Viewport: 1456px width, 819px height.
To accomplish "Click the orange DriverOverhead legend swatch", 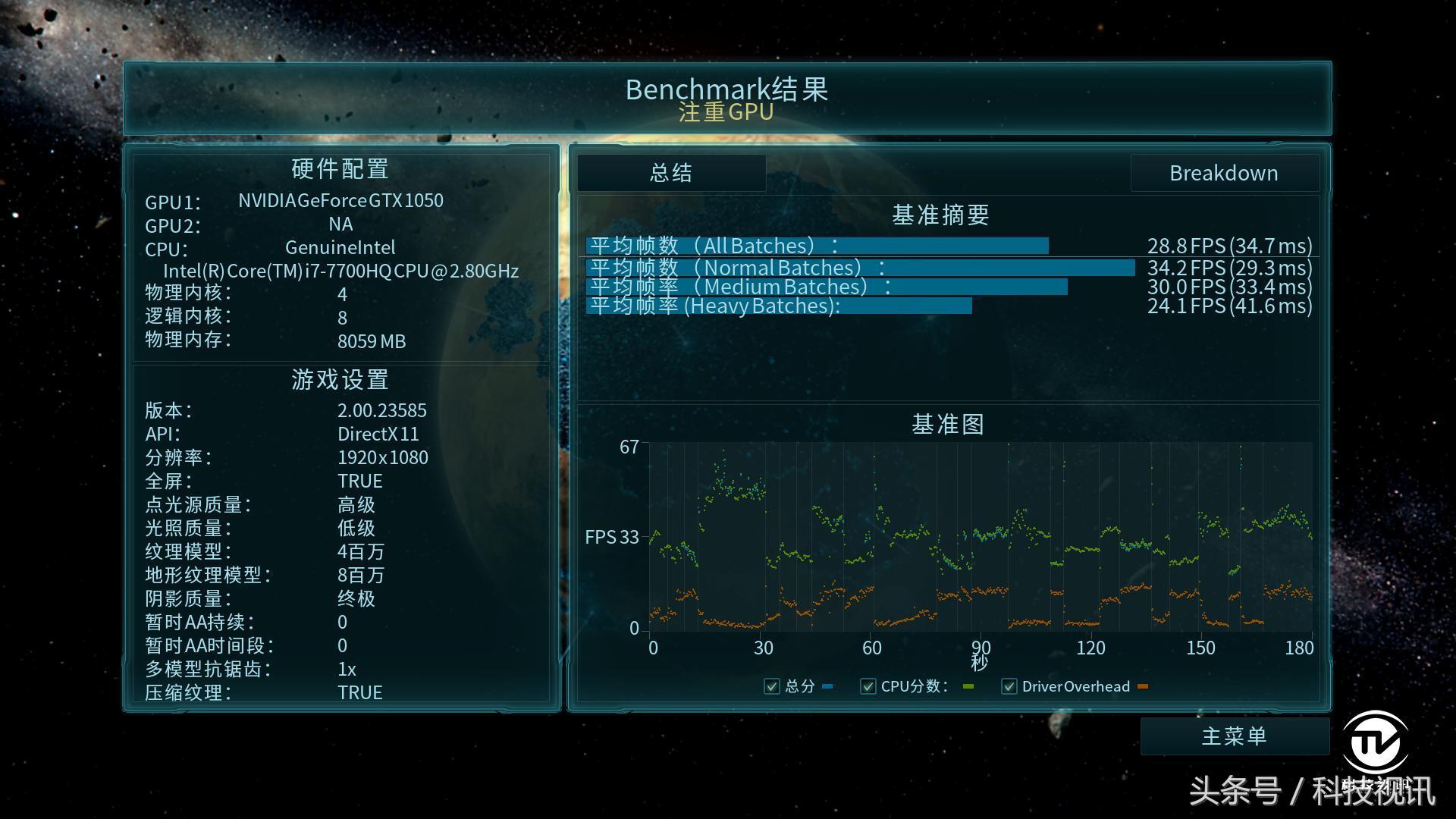I will [x=1144, y=686].
